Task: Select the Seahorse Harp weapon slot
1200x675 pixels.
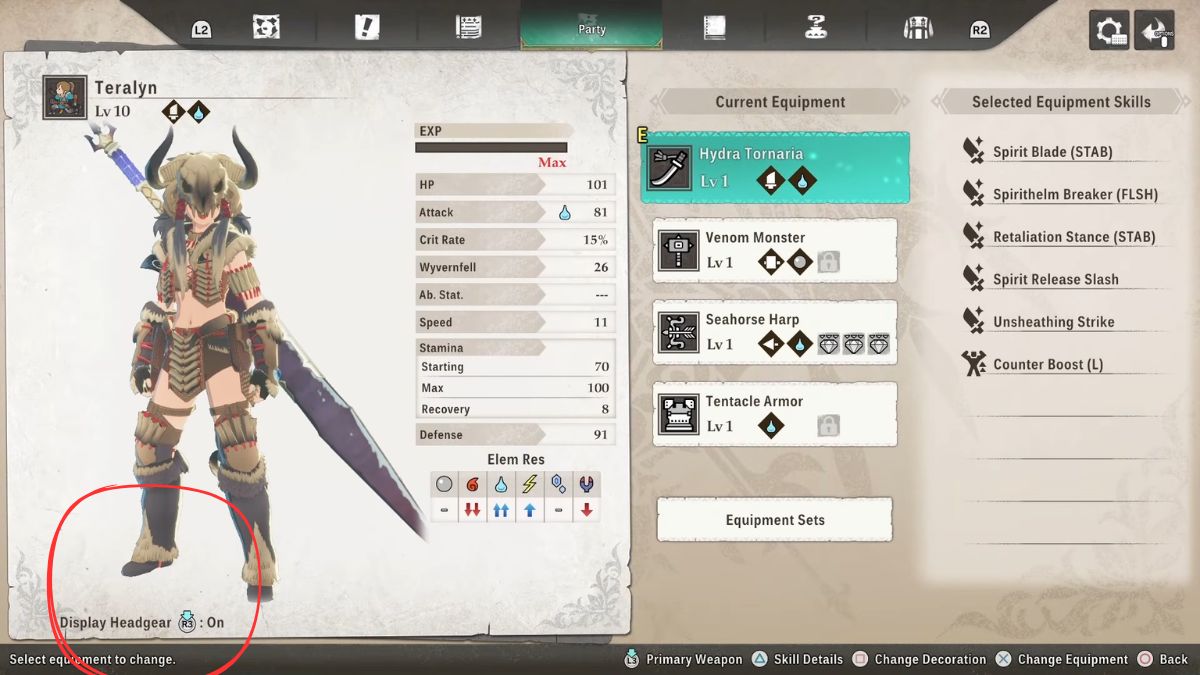Action: click(775, 332)
